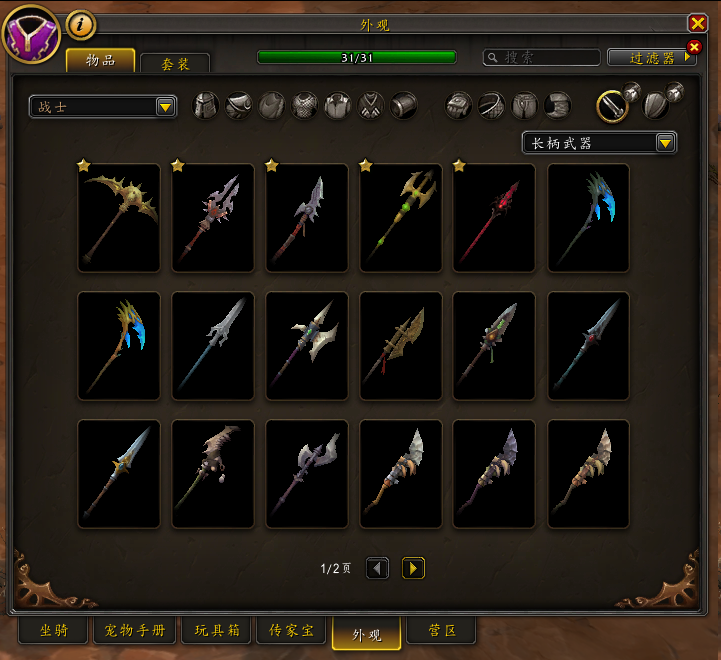Select the helmet slot icon
The height and width of the screenshot is (660, 721).
(x=205, y=106)
